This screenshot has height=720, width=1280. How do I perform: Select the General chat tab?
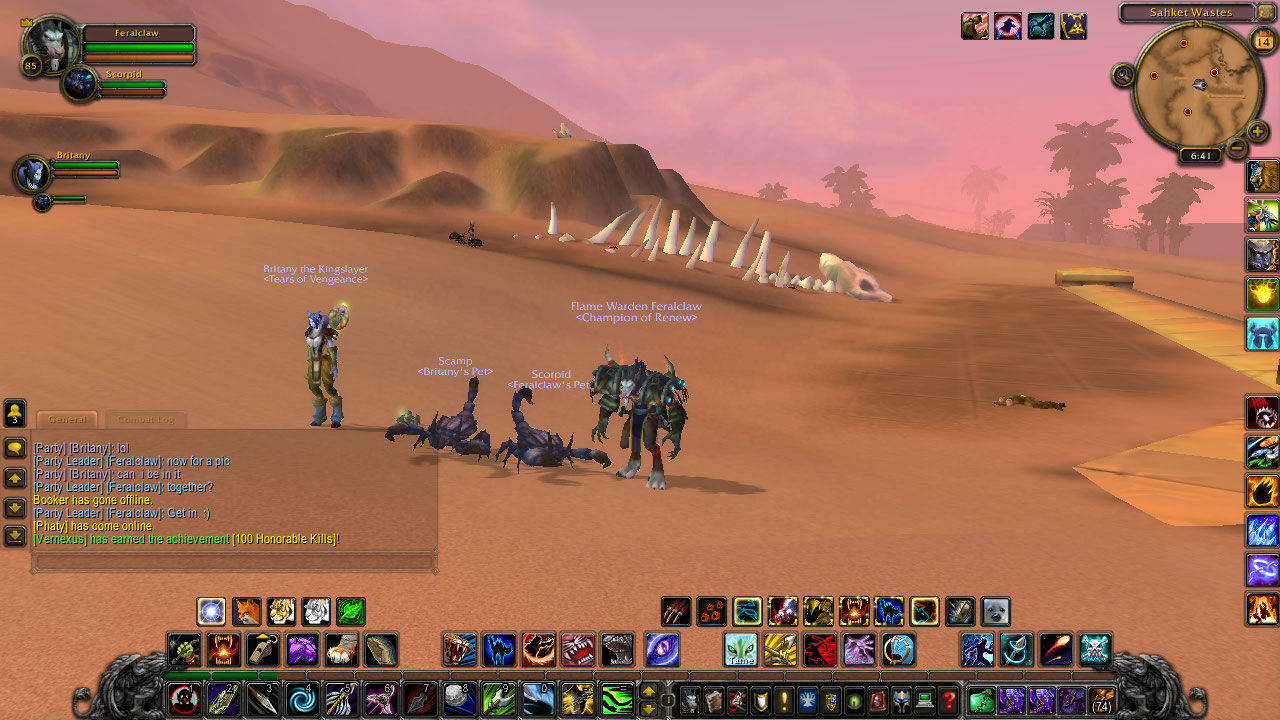(67, 419)
